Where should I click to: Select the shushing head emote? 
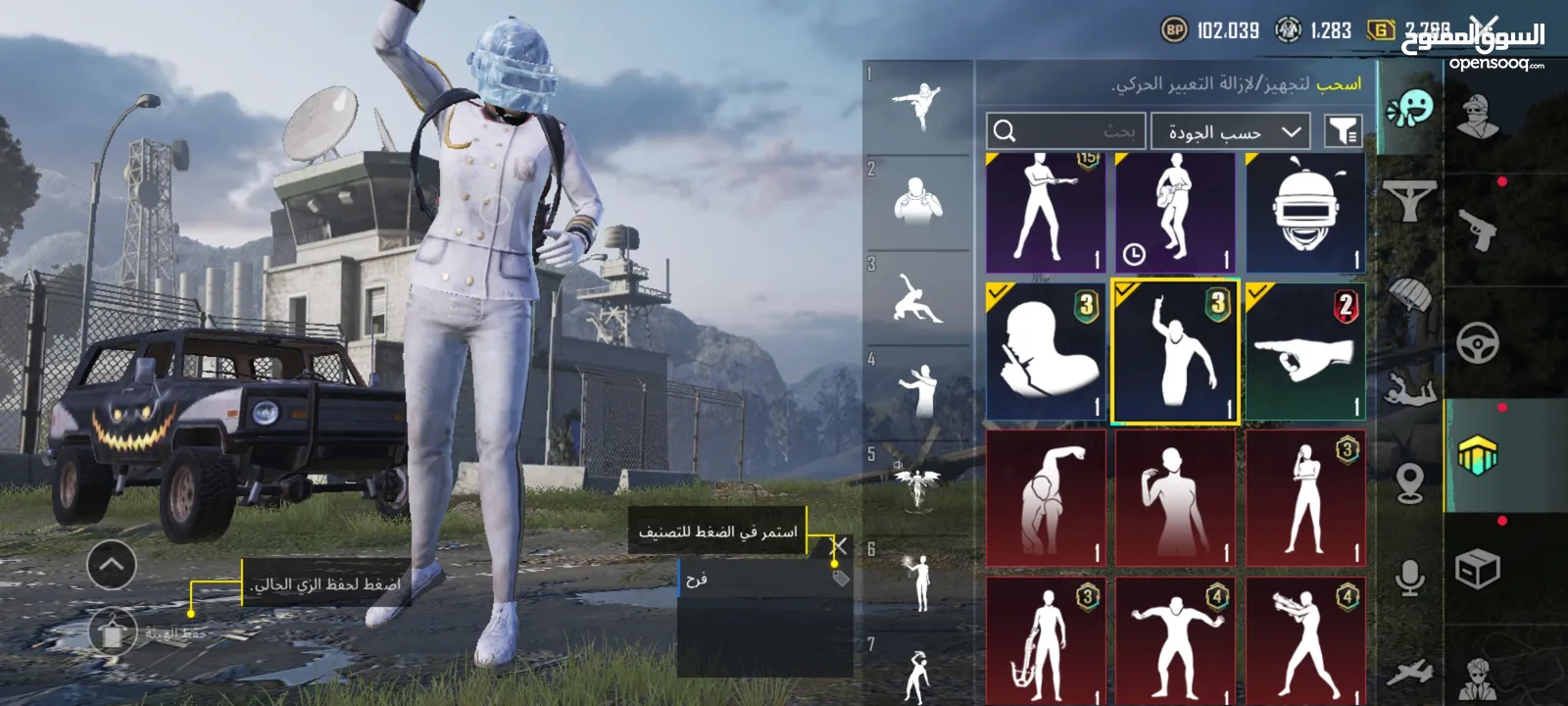coord(1046,352)
